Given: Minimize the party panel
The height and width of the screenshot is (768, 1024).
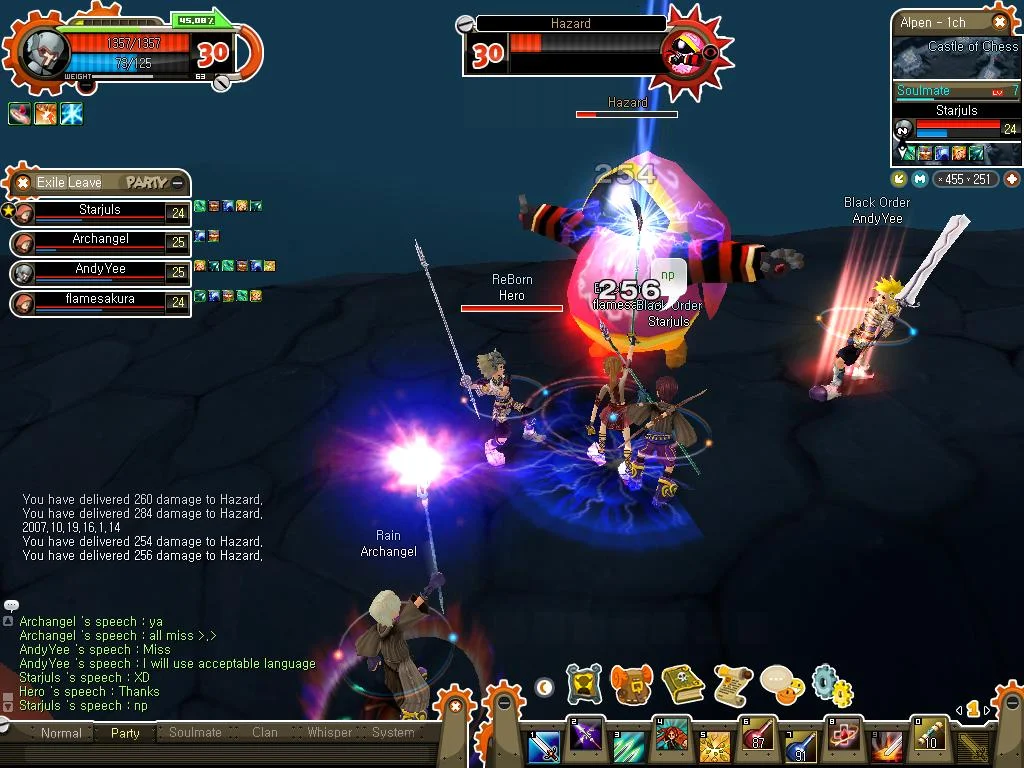Looking at the screenshot, I should pyautogui.click(x=178, y=183).
